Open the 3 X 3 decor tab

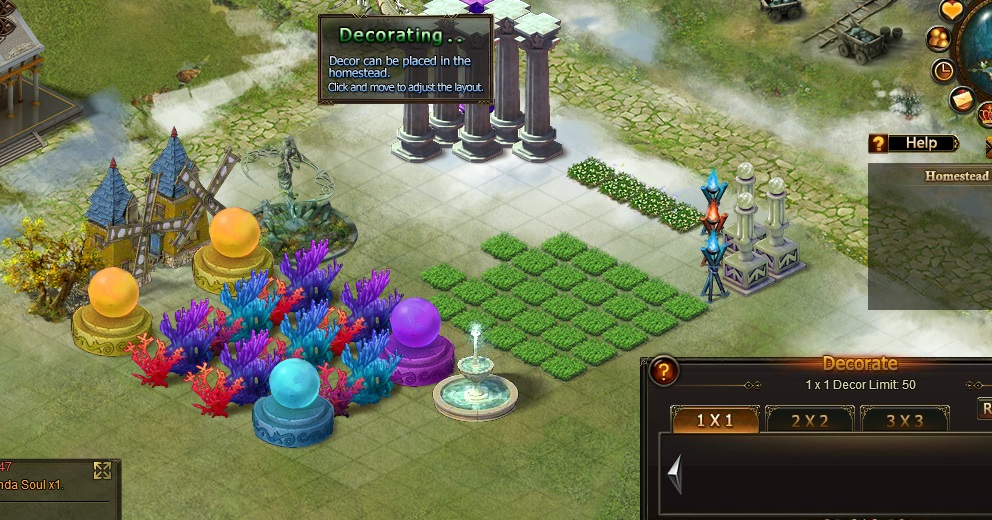pyautogui.click(x=904, y=420)
